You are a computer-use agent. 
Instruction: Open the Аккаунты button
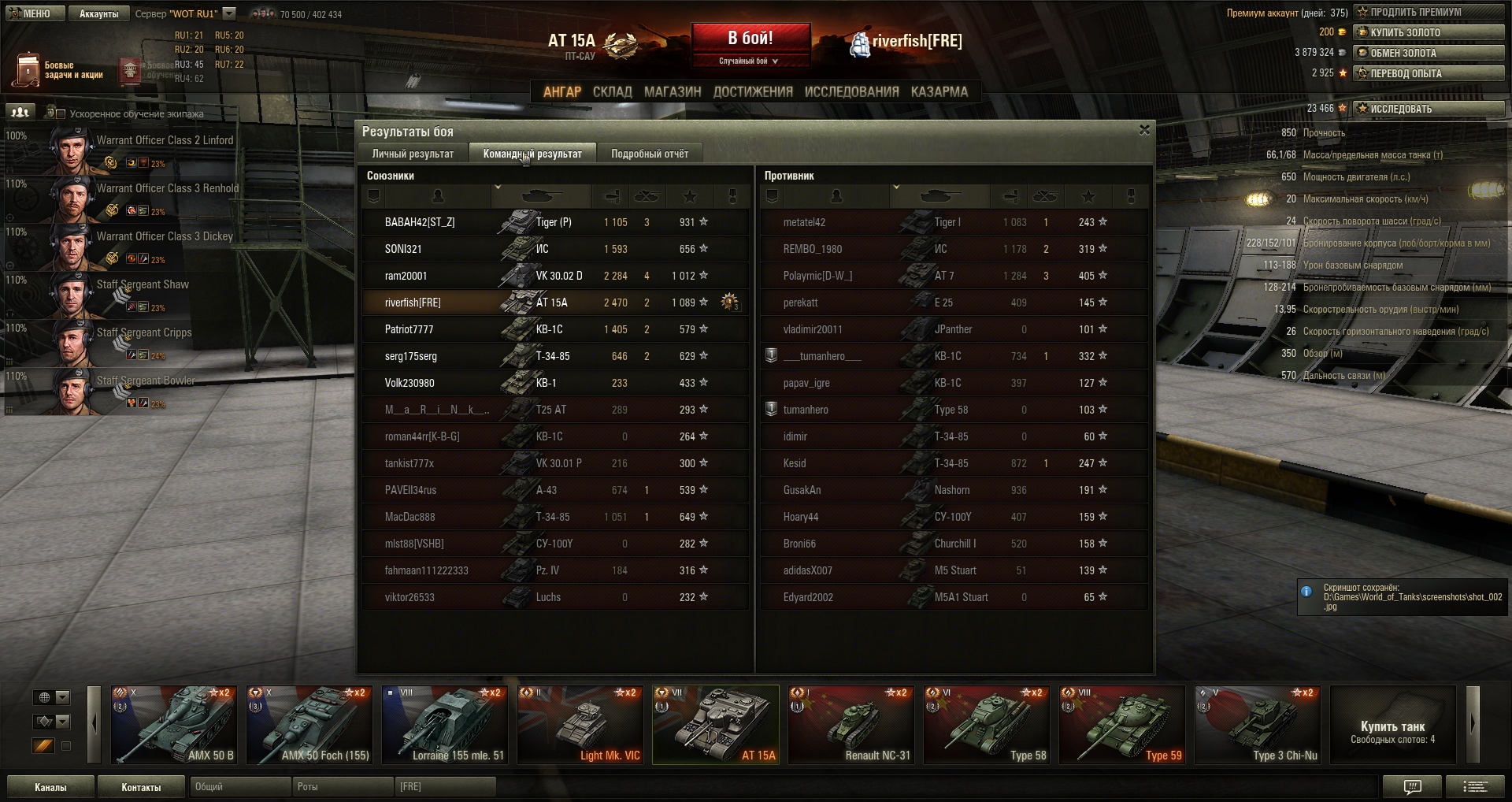(98, 13)
